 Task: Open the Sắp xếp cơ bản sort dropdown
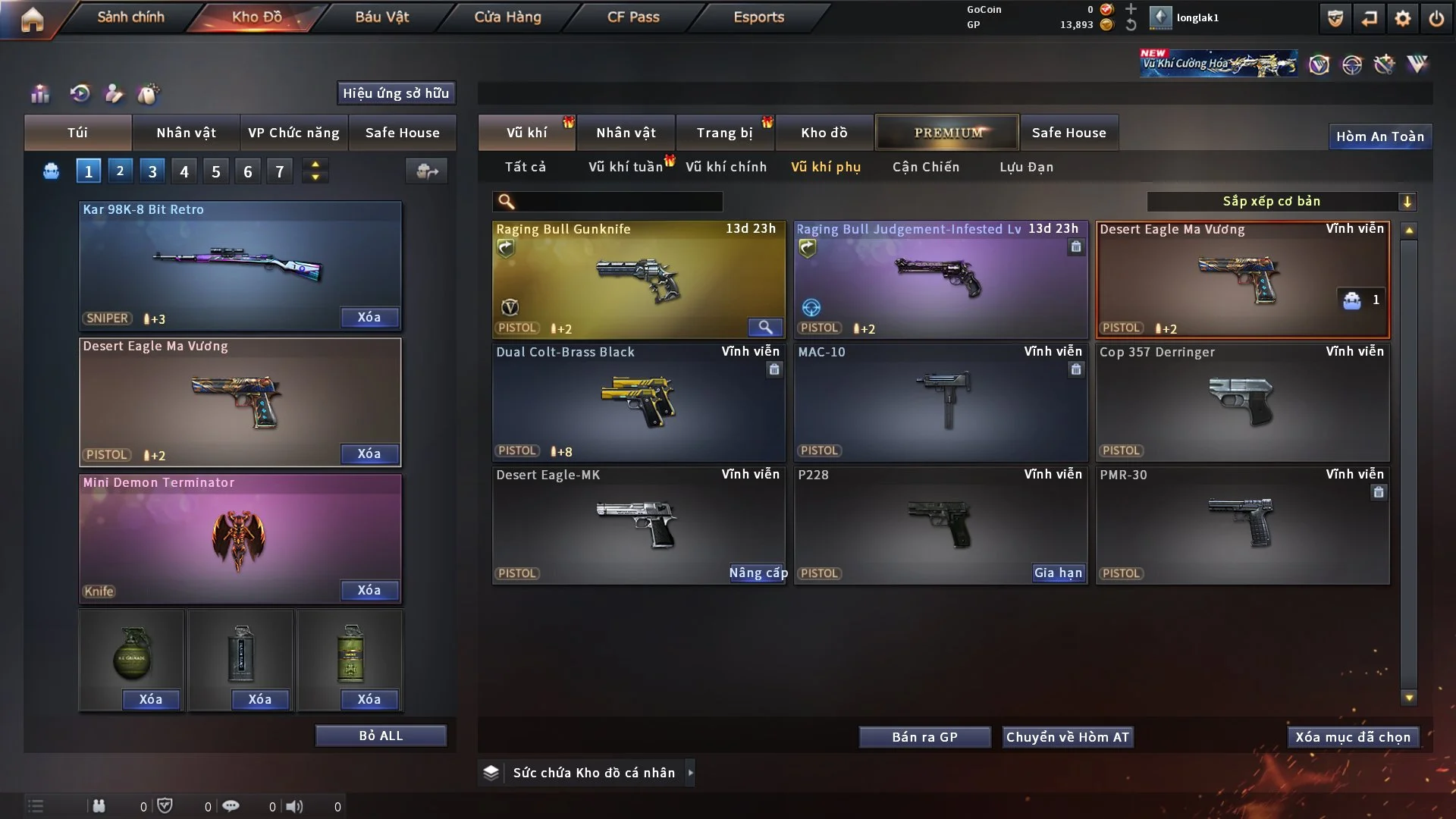pyautogui.click(x=1281, y=201)
